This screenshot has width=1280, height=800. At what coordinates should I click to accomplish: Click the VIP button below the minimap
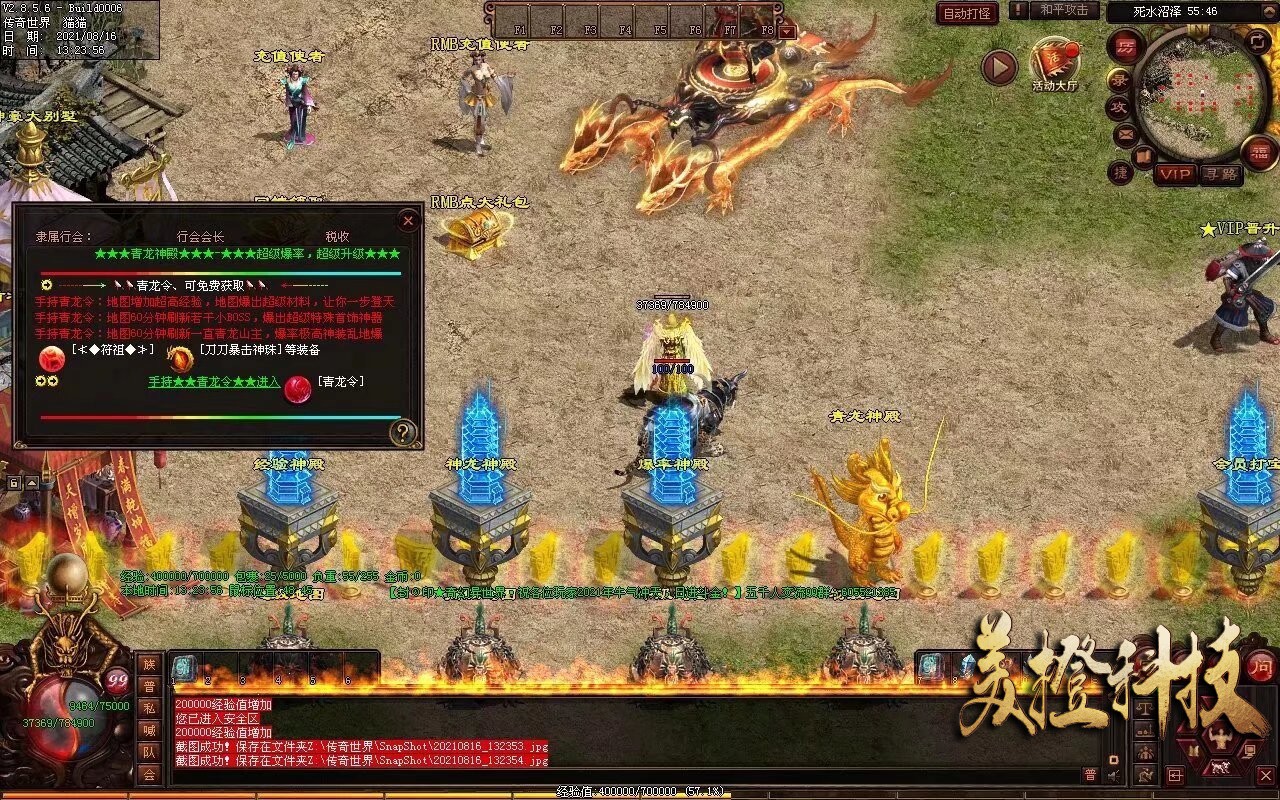pos(1177,172)
